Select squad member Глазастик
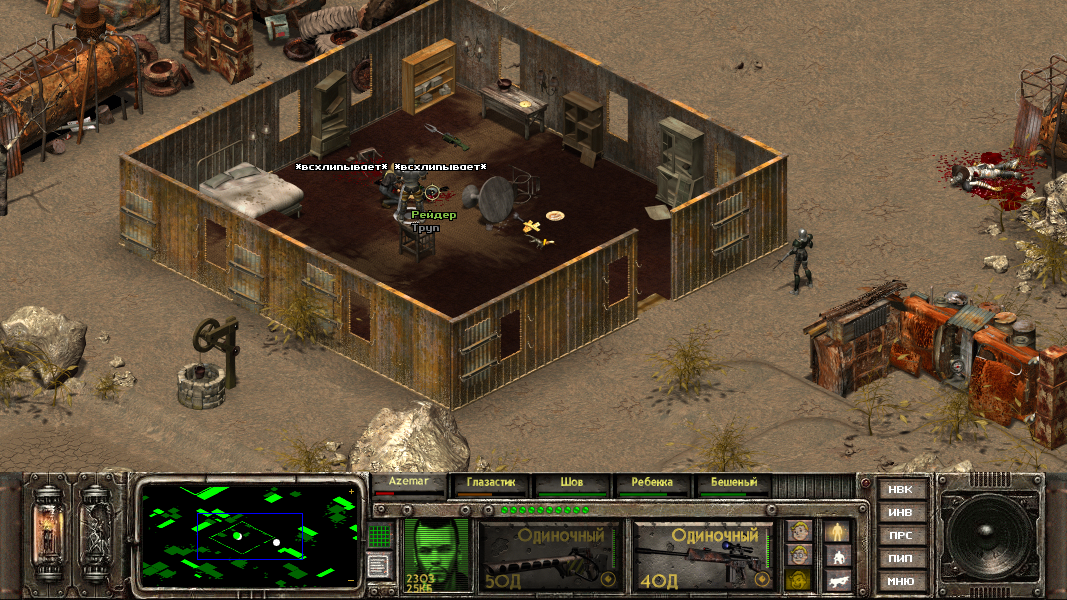This screenshot has height=600, width=1067. (491, 483)
